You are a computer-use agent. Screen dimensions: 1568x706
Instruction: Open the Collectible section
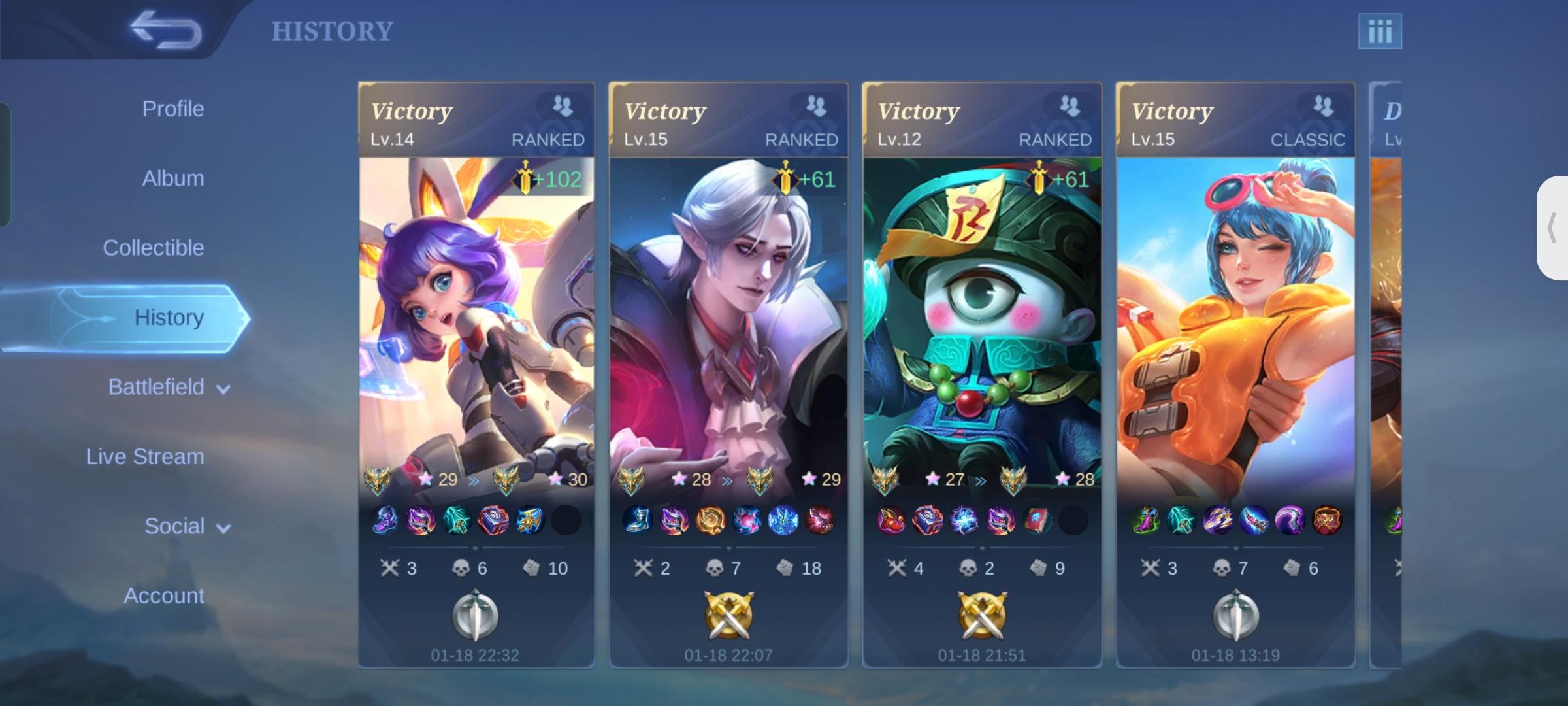154,247
